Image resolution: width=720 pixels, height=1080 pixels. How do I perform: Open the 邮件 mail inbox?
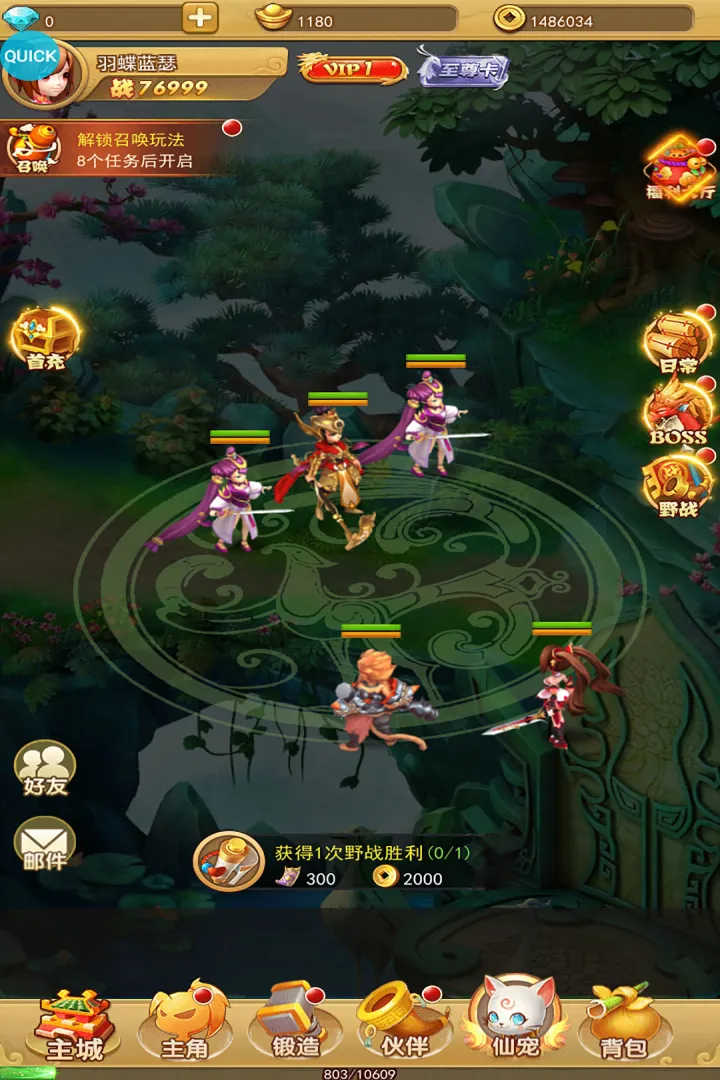coord(45,844)
